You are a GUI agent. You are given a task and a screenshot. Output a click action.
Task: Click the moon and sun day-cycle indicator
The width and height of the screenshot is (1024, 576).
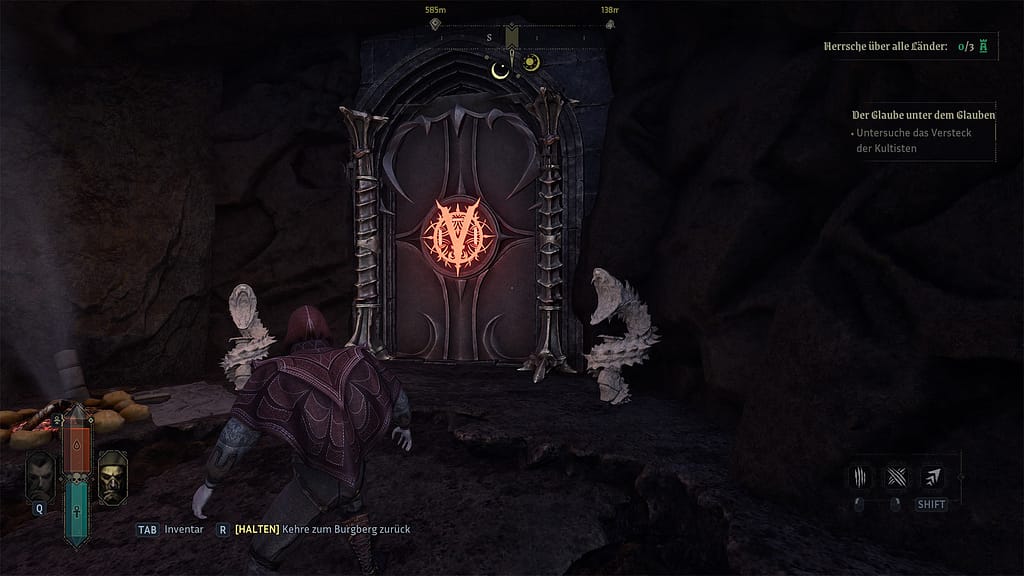(515, 65)
